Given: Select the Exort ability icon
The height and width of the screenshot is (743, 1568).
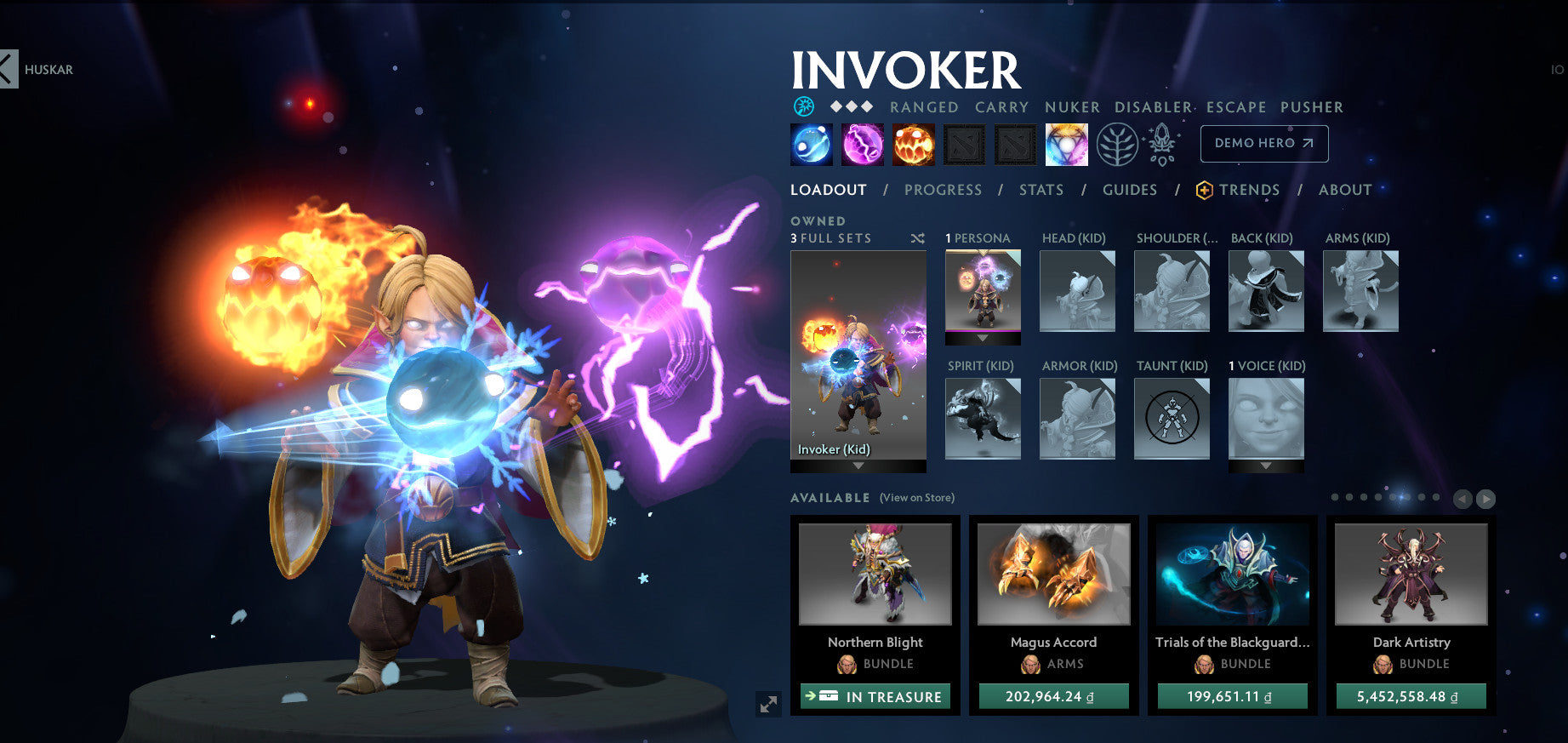Looking at the screenshot, I should coord(912,144).
